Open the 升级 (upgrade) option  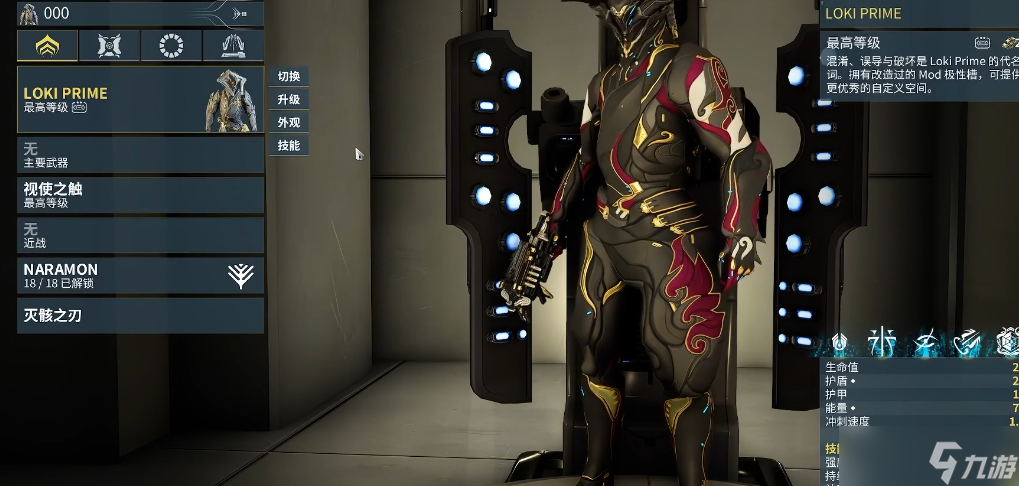289,100
